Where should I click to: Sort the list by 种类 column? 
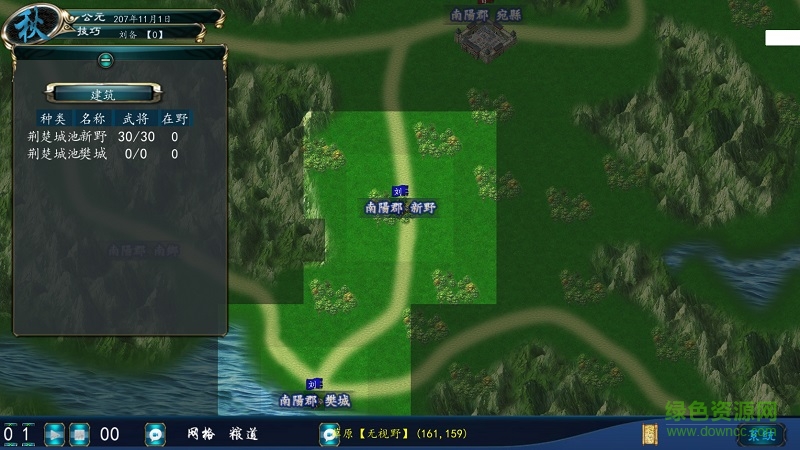point(52,118)
